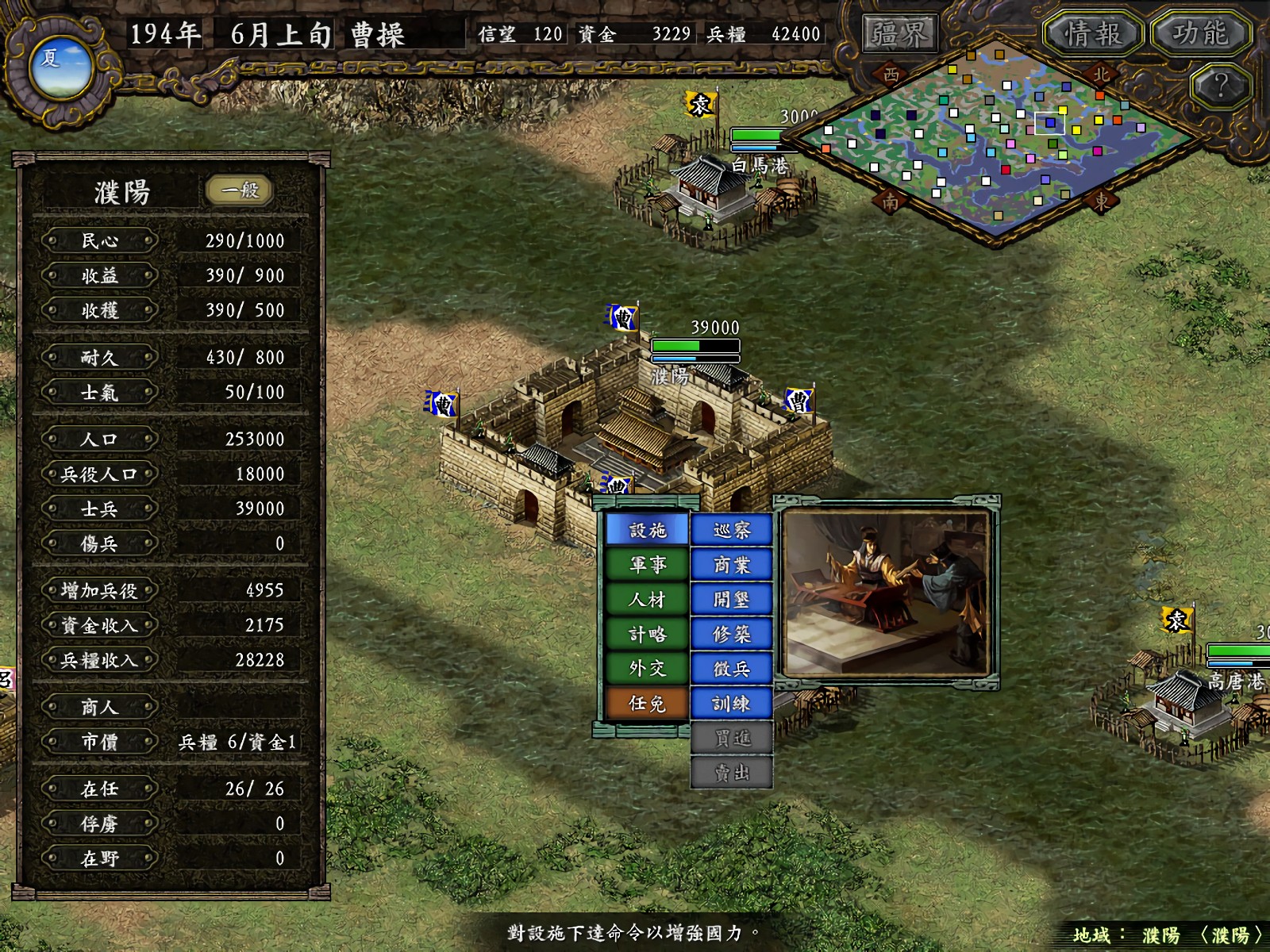Open the 疆界 (borders) view icon

899,32
